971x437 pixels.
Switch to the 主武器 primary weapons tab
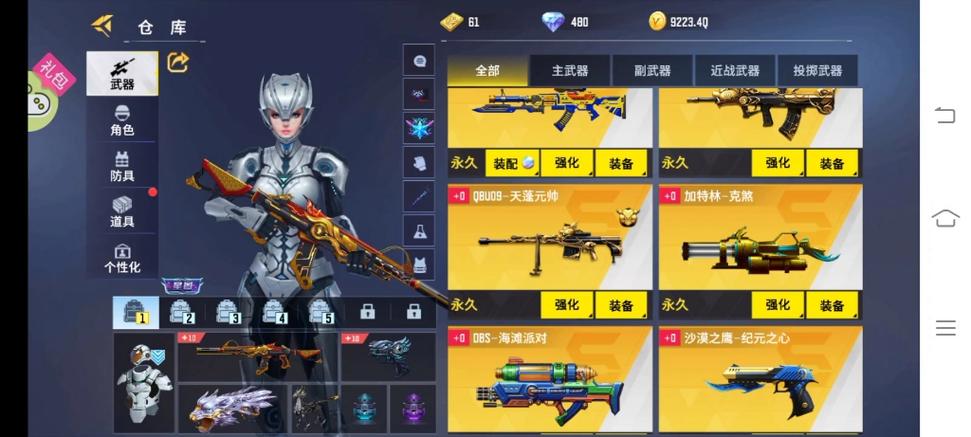point(570,70)
